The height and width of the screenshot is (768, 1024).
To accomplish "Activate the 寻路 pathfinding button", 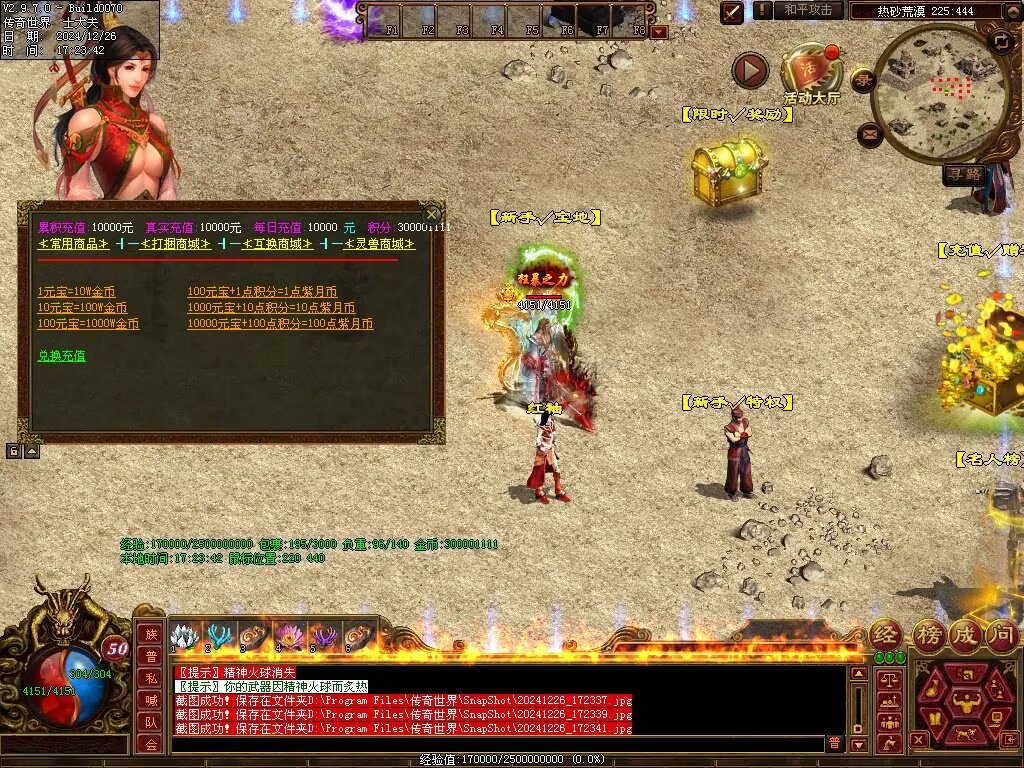I will click(x=965, y=175).
